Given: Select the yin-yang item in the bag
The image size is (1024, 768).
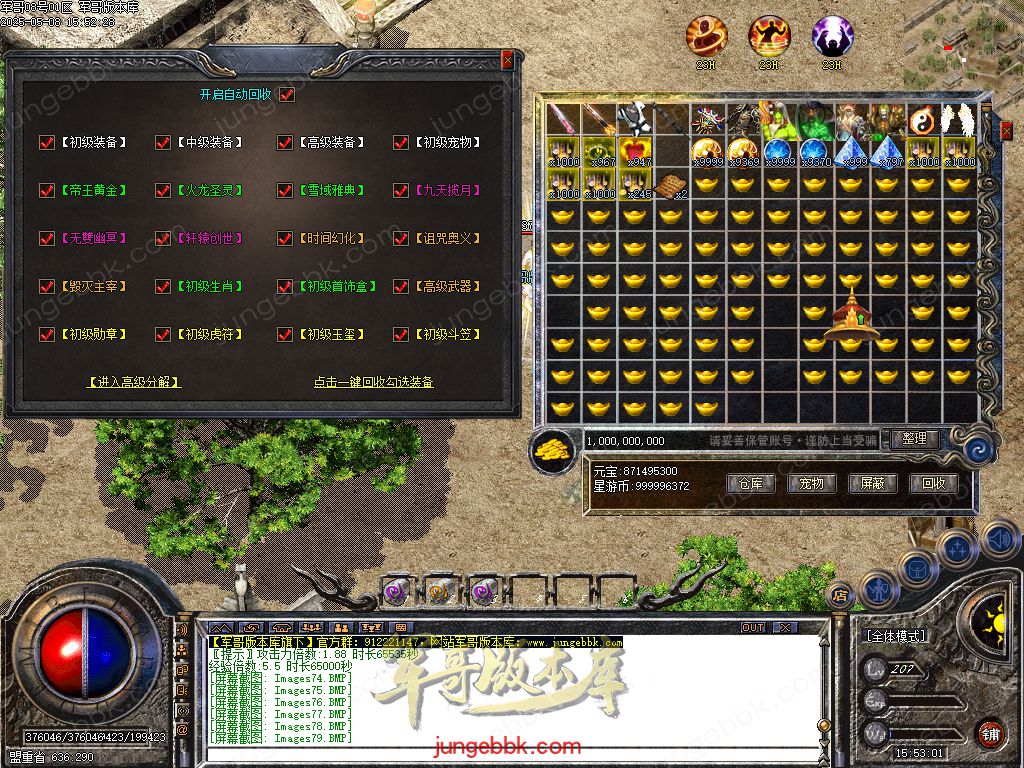Looking at the screenshot, I should [x=924, y=120].
